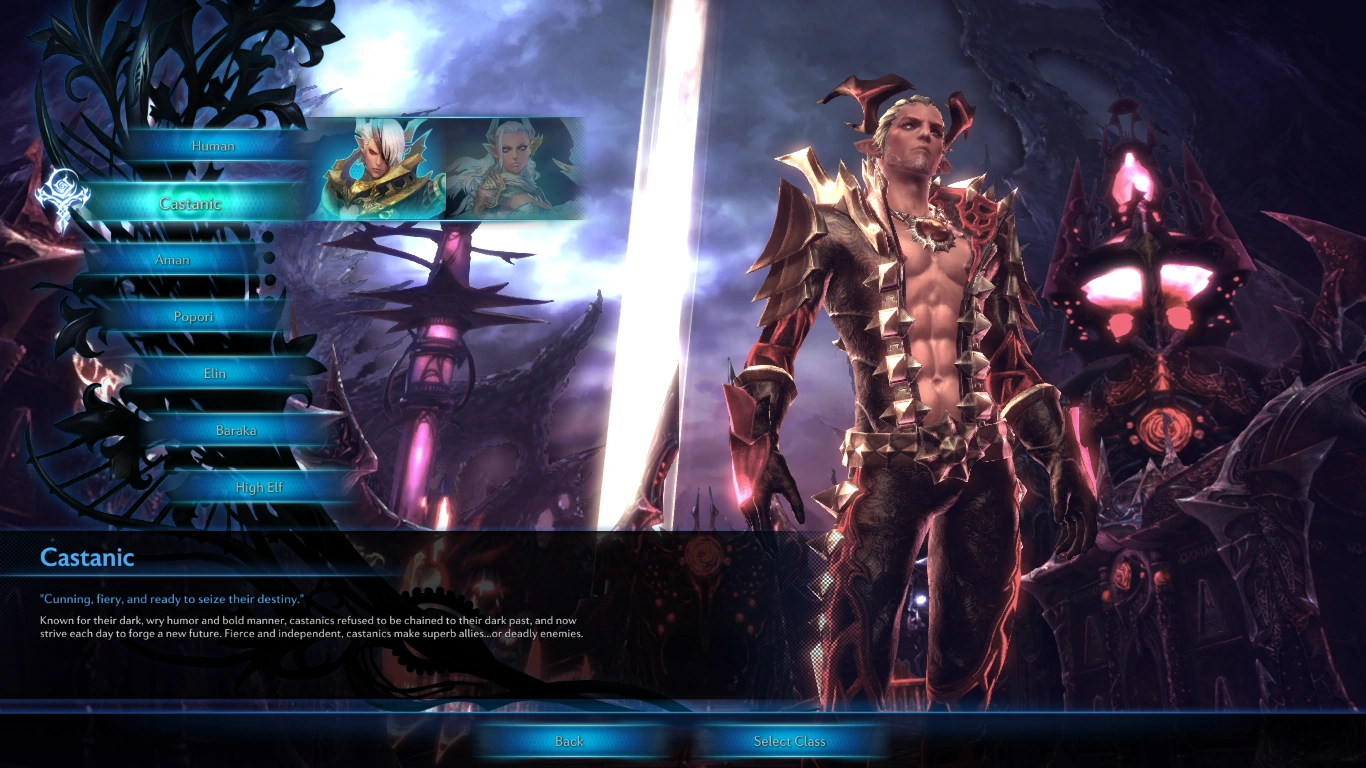Viewport: 1366px width, 768px height.
Task: Select the Castanic race entry
Action: pyautogui.click(x=190, y=203)
